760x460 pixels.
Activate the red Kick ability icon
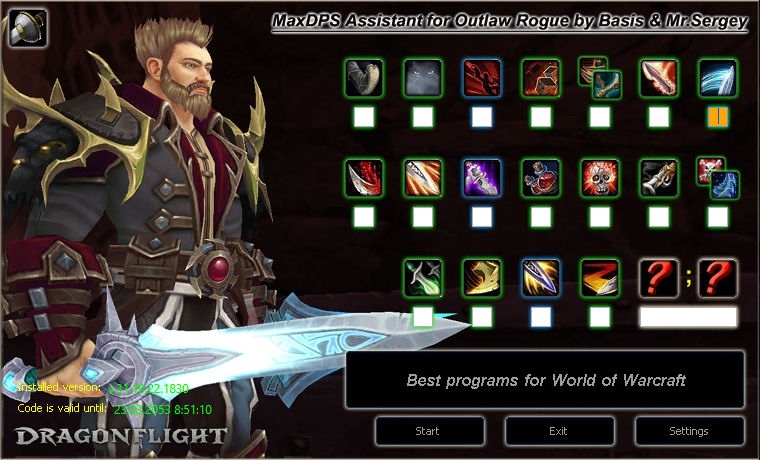coord(482,78)
